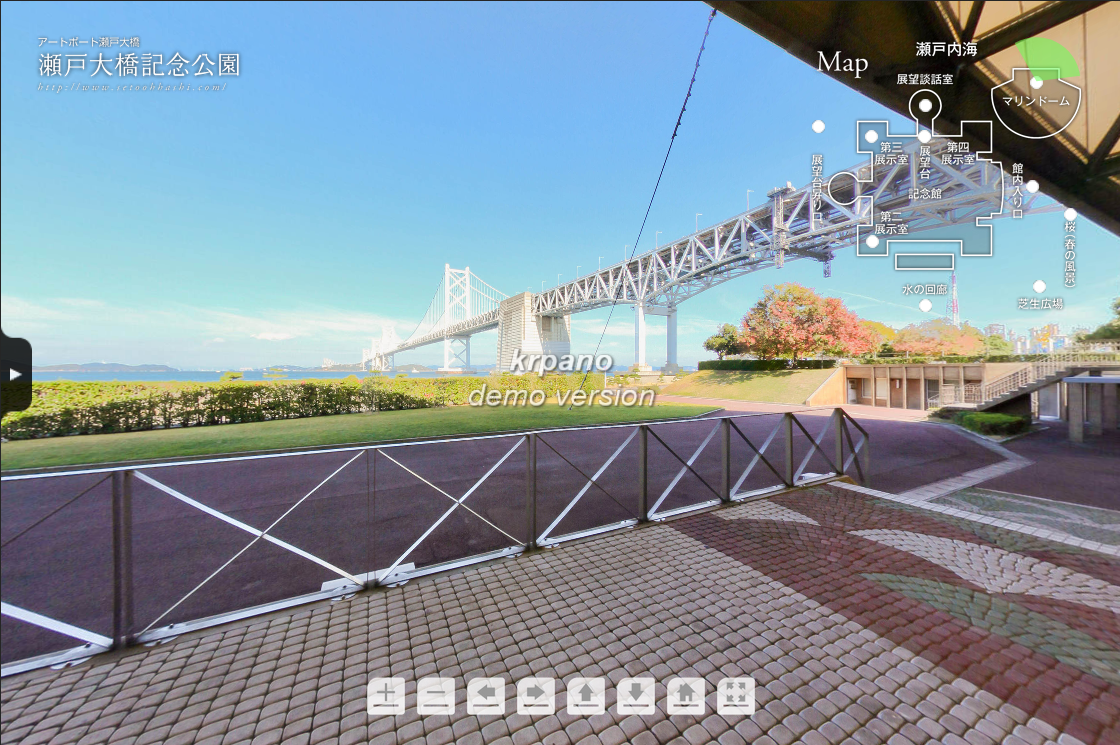
Task: Reset view using the home button
Action: click(686, 695)
